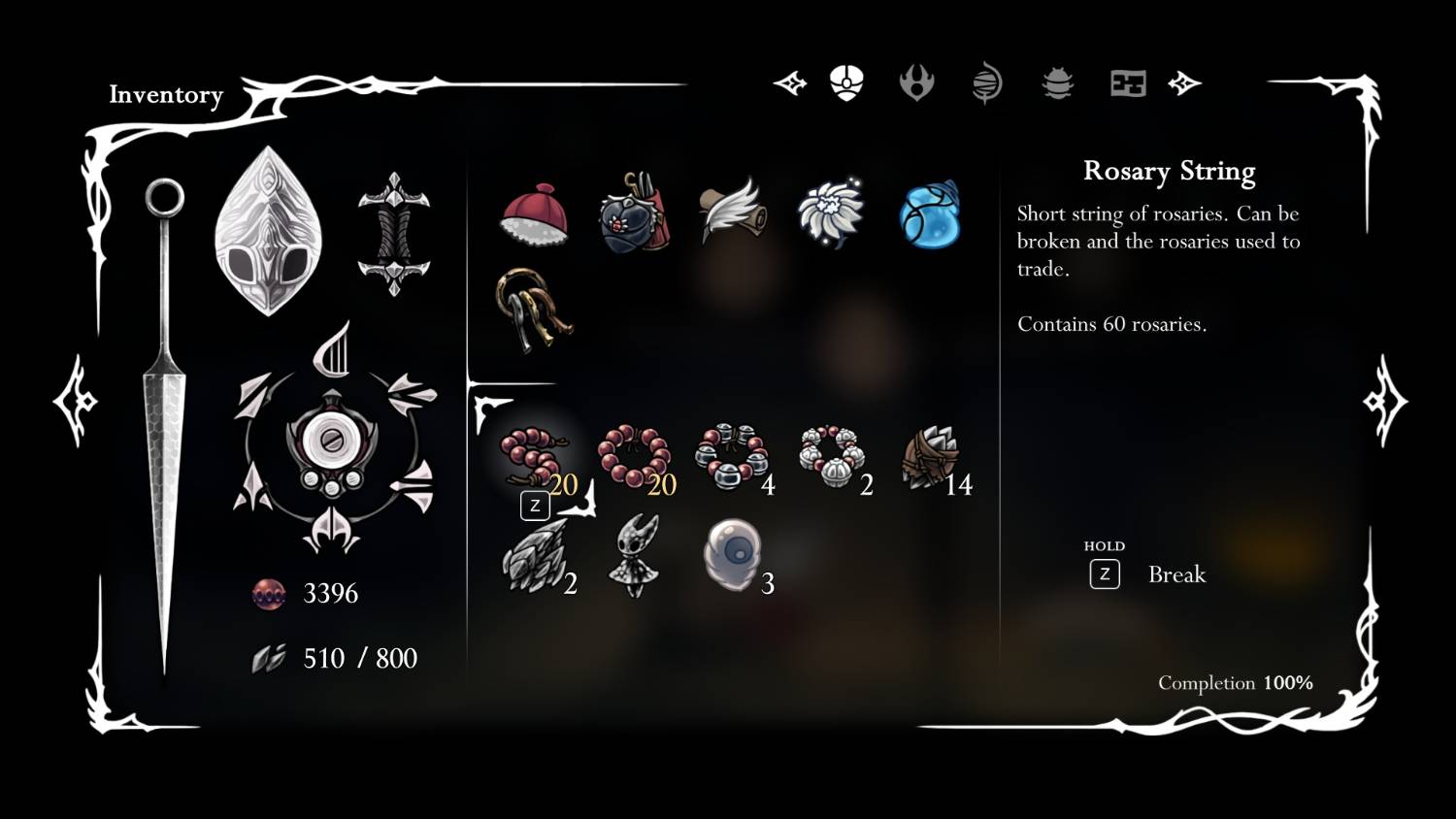The width and height of the screenshot is (1456, 819).
Task: Open the silk spool tab
Action: [986, 83]
